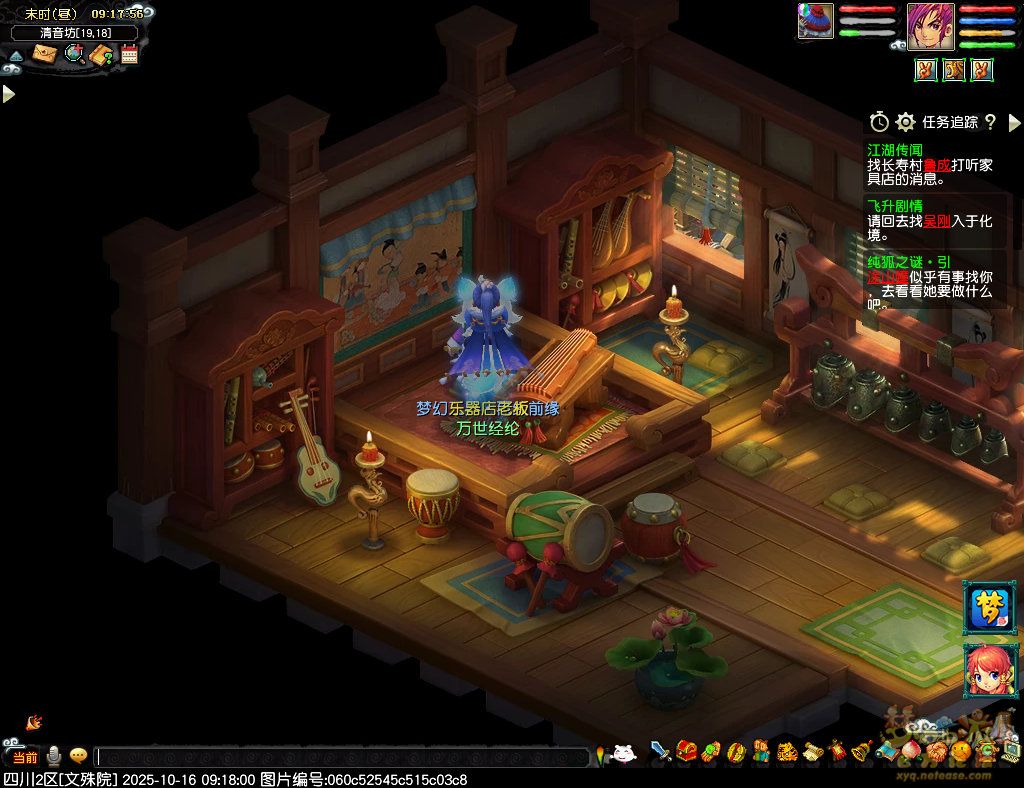Open quest tracker gear settings

coord(905,122)
